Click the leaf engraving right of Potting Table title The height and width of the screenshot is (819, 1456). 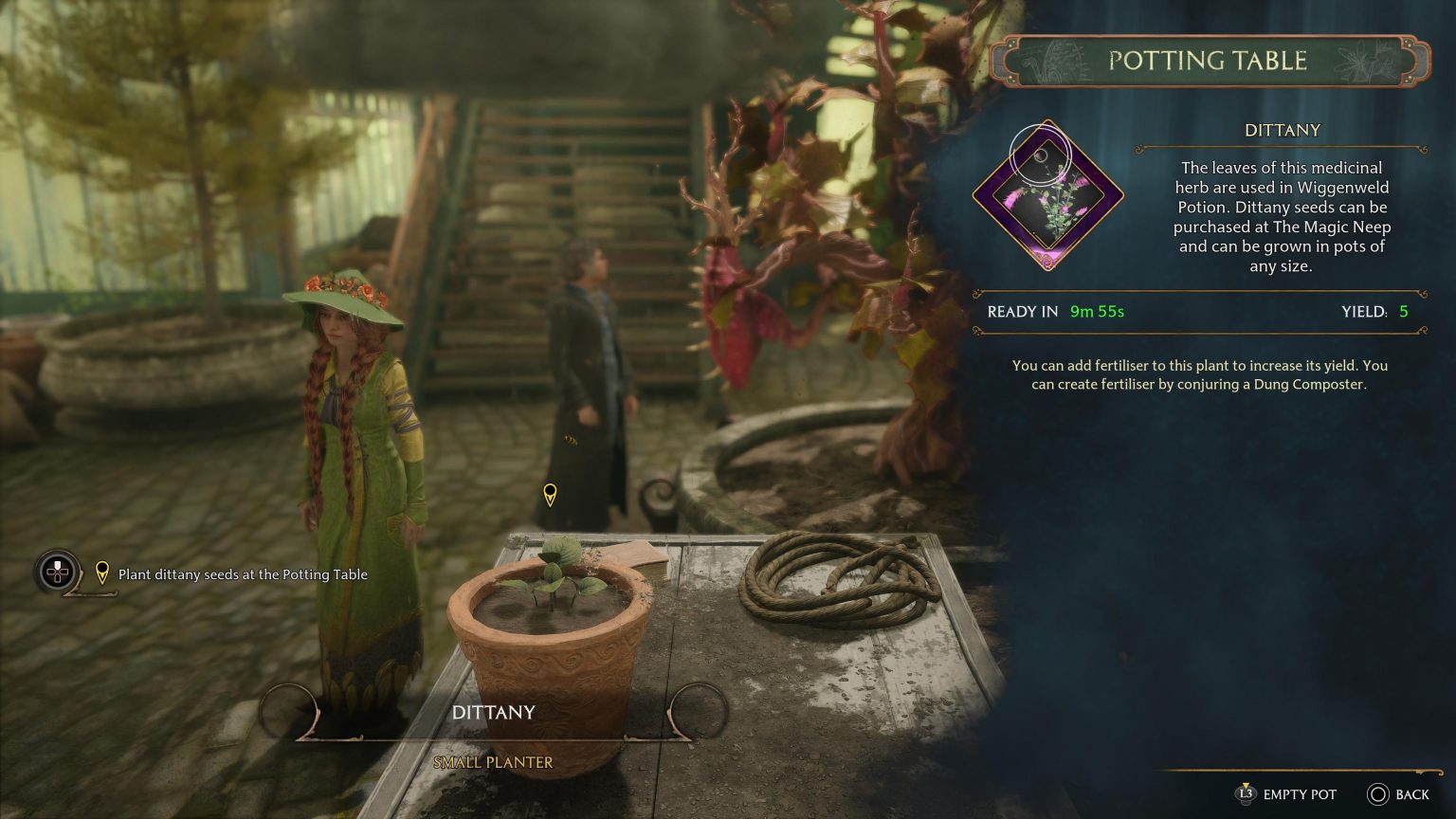pos(1365,60)
